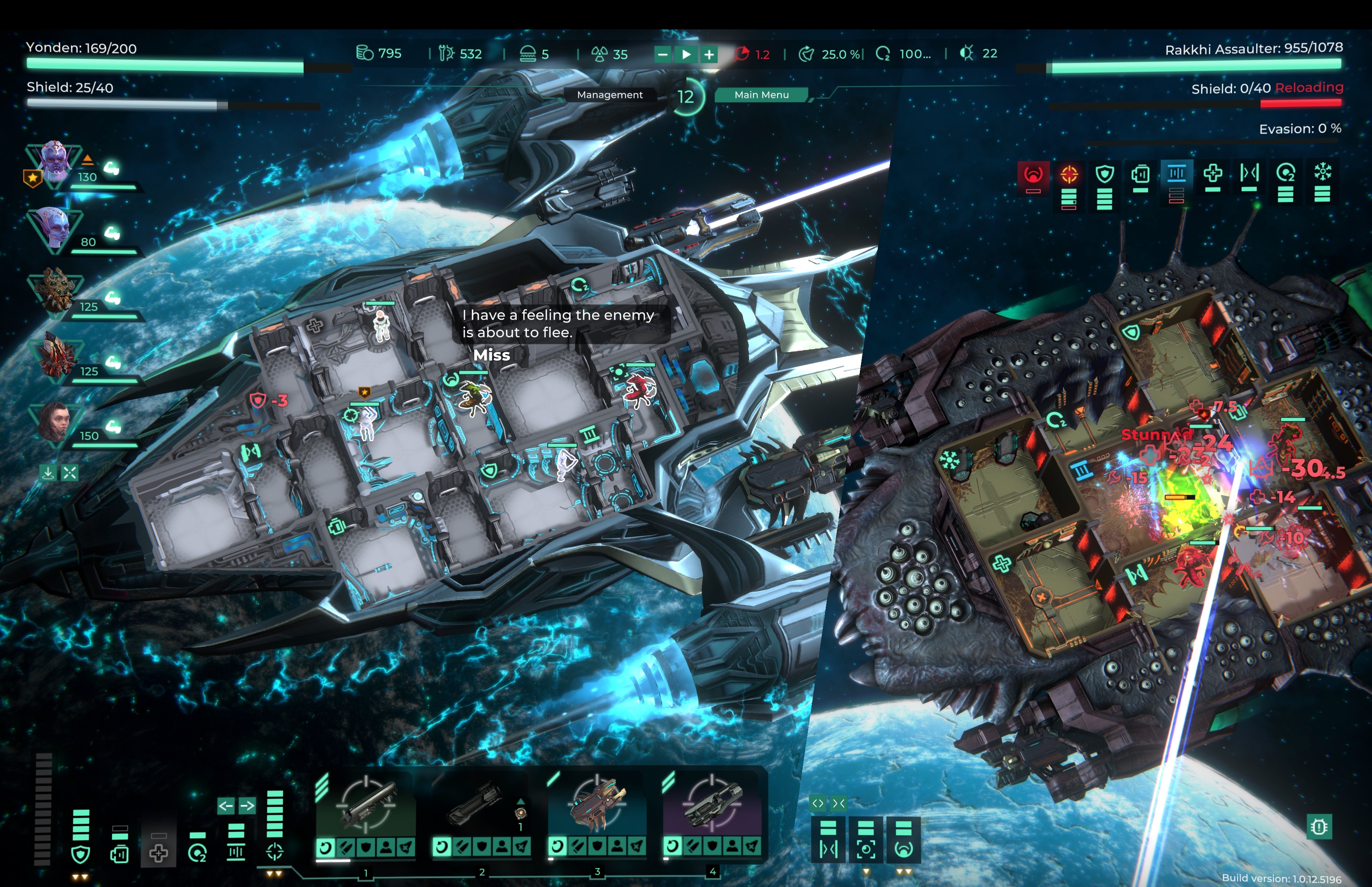
Task: Click the open all doors button
Action: pos(817,803)
